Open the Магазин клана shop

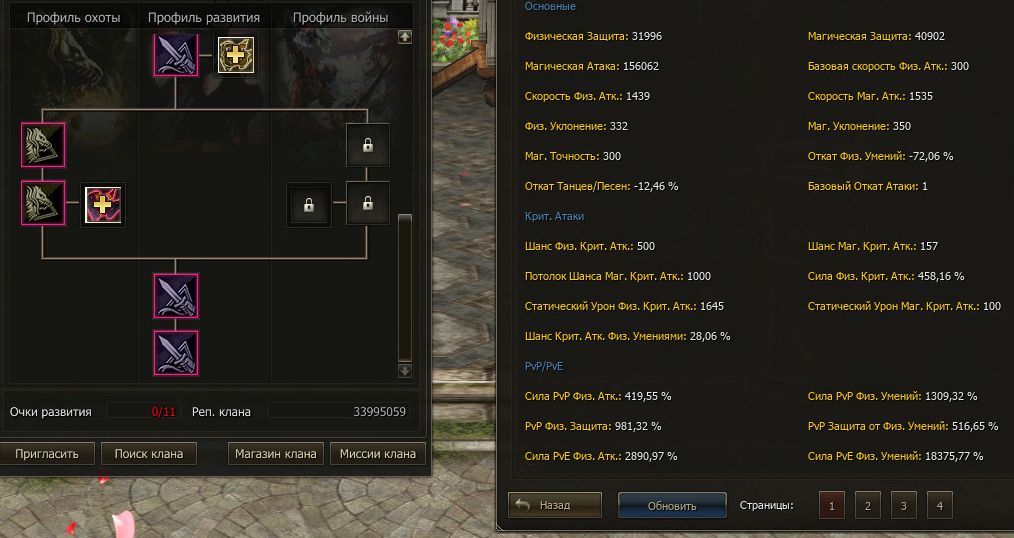(275, 454)
